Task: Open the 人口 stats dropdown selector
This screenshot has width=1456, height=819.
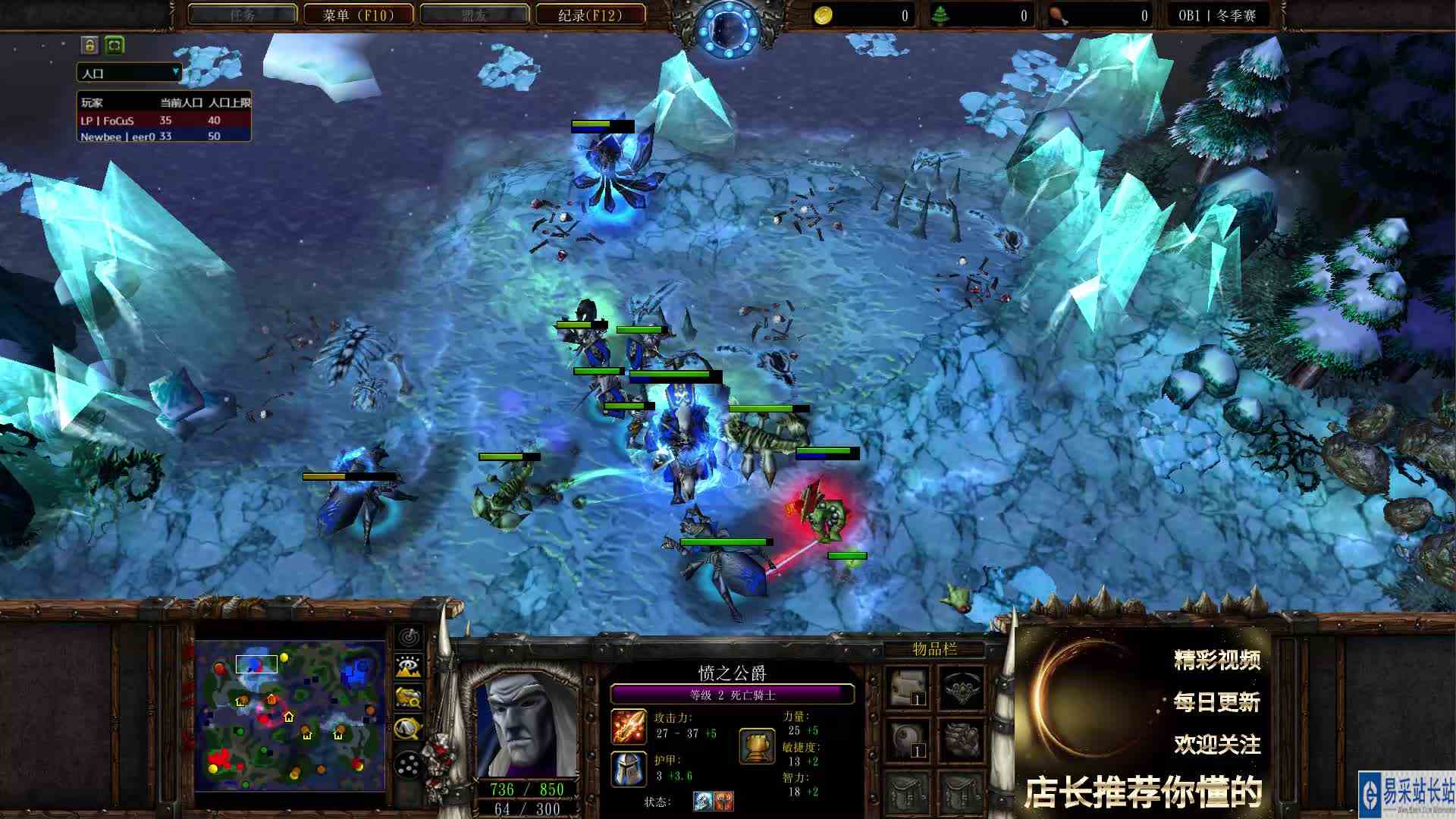Action: click(129, 73)
